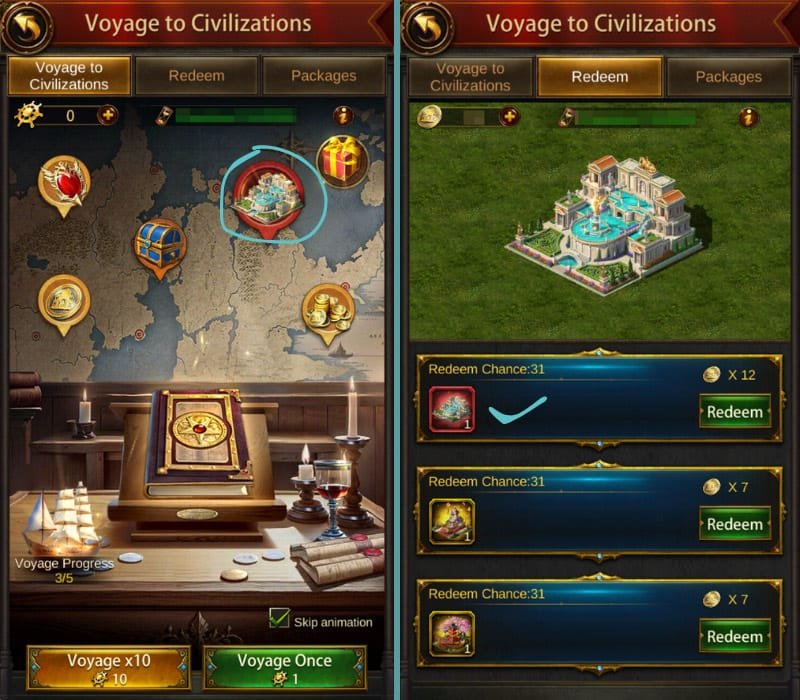Switch to the highlighted Redeem tab
Screen dimensions: 800x700
pyautogui.click(x=599, y=76)
